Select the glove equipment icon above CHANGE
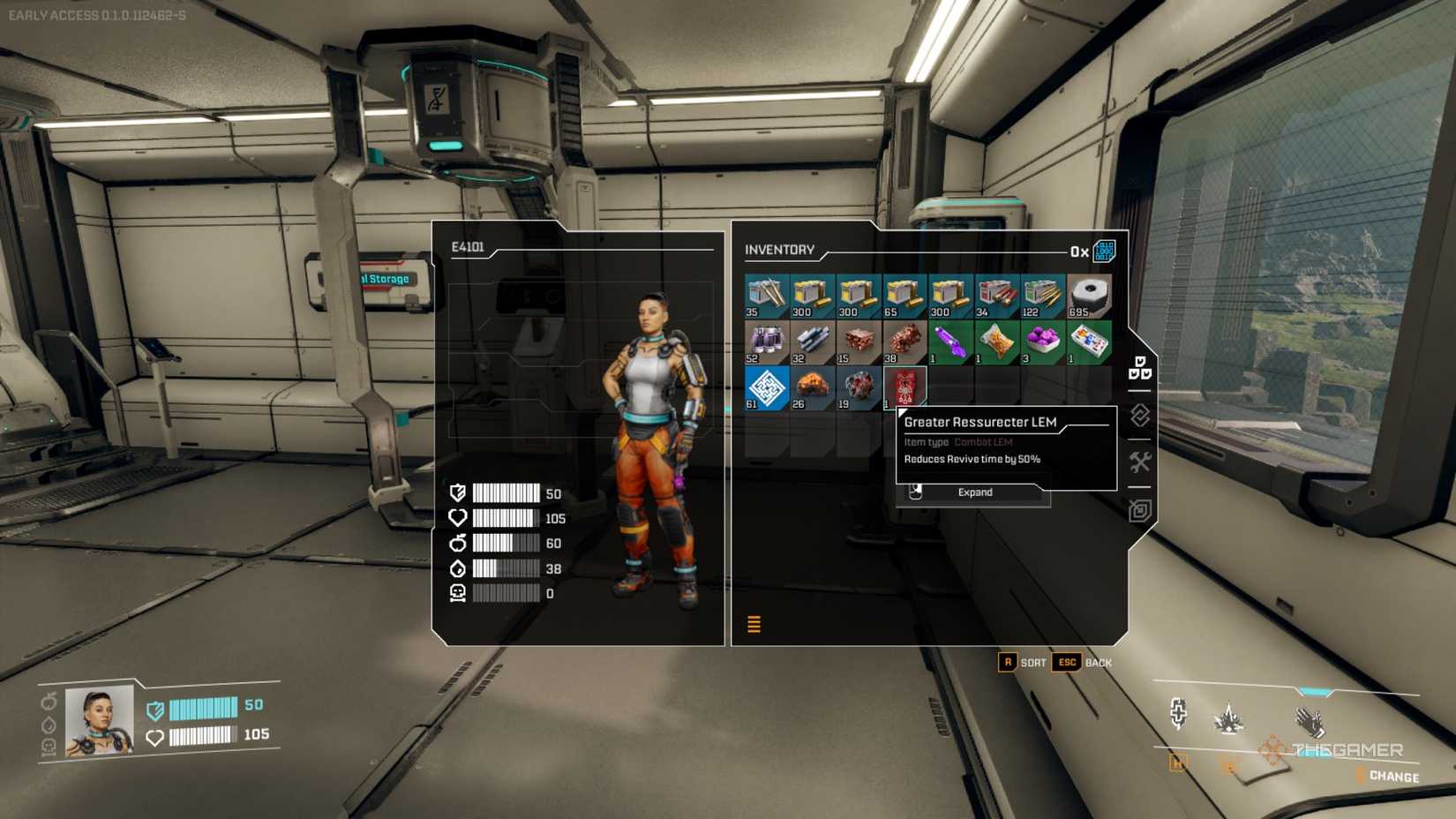Image resolution: width=1456 pixels, height=819 pixels. pyautogui.click(x=1310, y=721)
